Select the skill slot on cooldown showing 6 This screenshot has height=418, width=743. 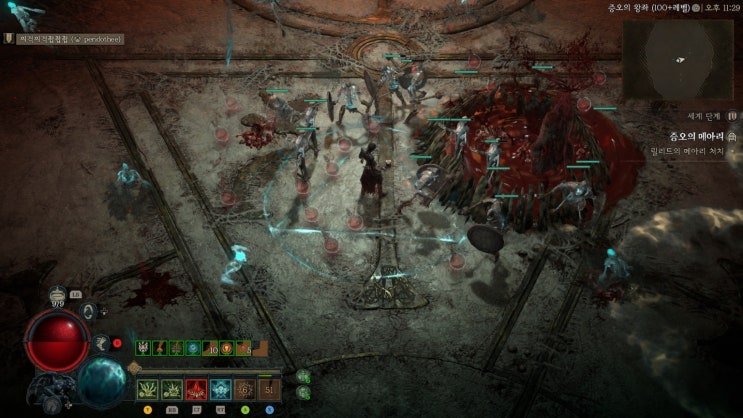tap(245, 388)
